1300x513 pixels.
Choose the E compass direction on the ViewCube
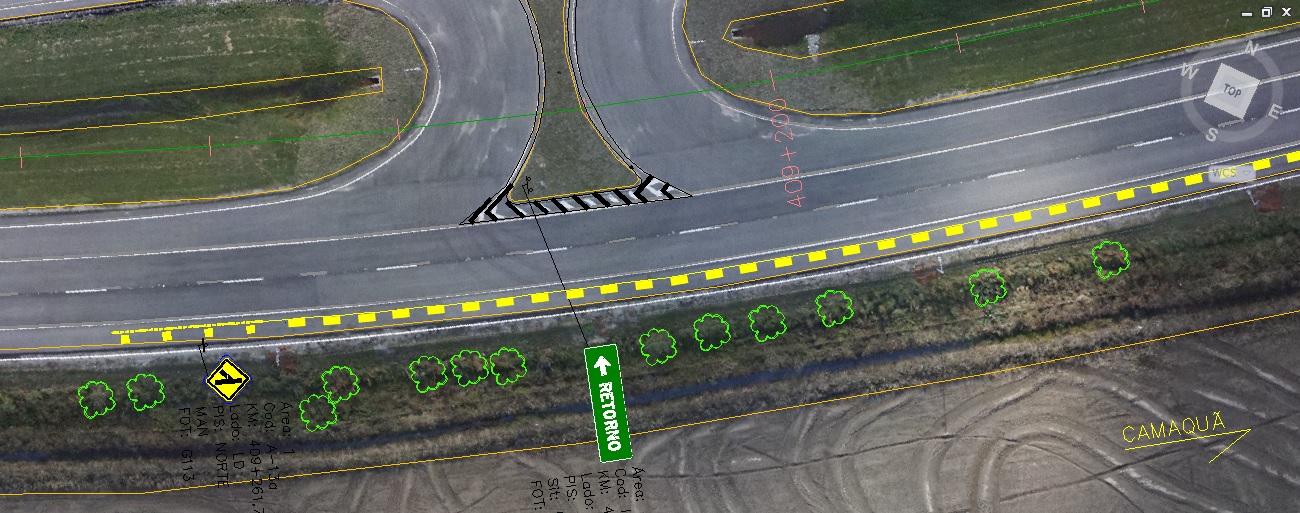pos(1275,111)
